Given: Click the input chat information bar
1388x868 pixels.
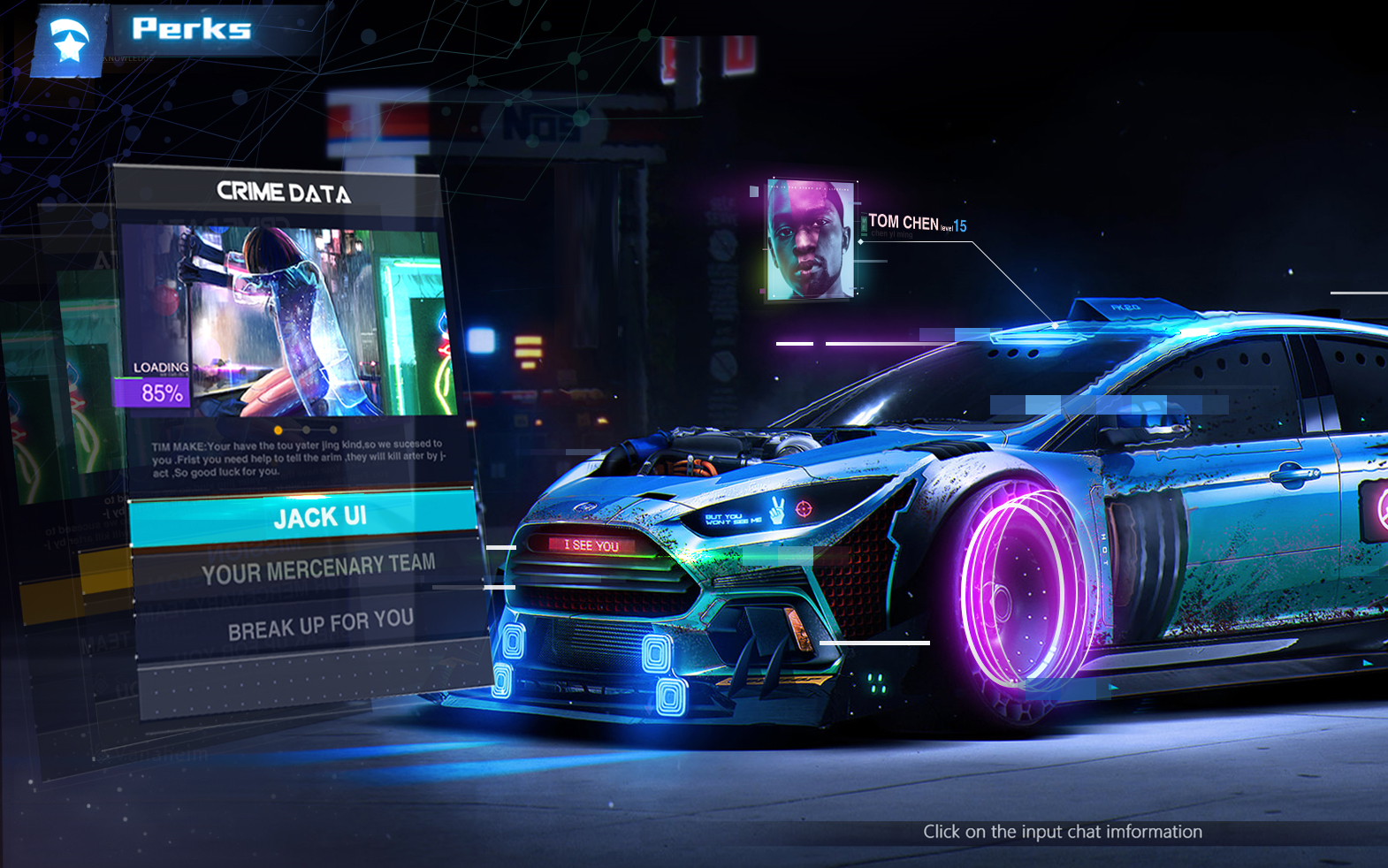Looking at the screenshot, I should [x=1061, y=832].
